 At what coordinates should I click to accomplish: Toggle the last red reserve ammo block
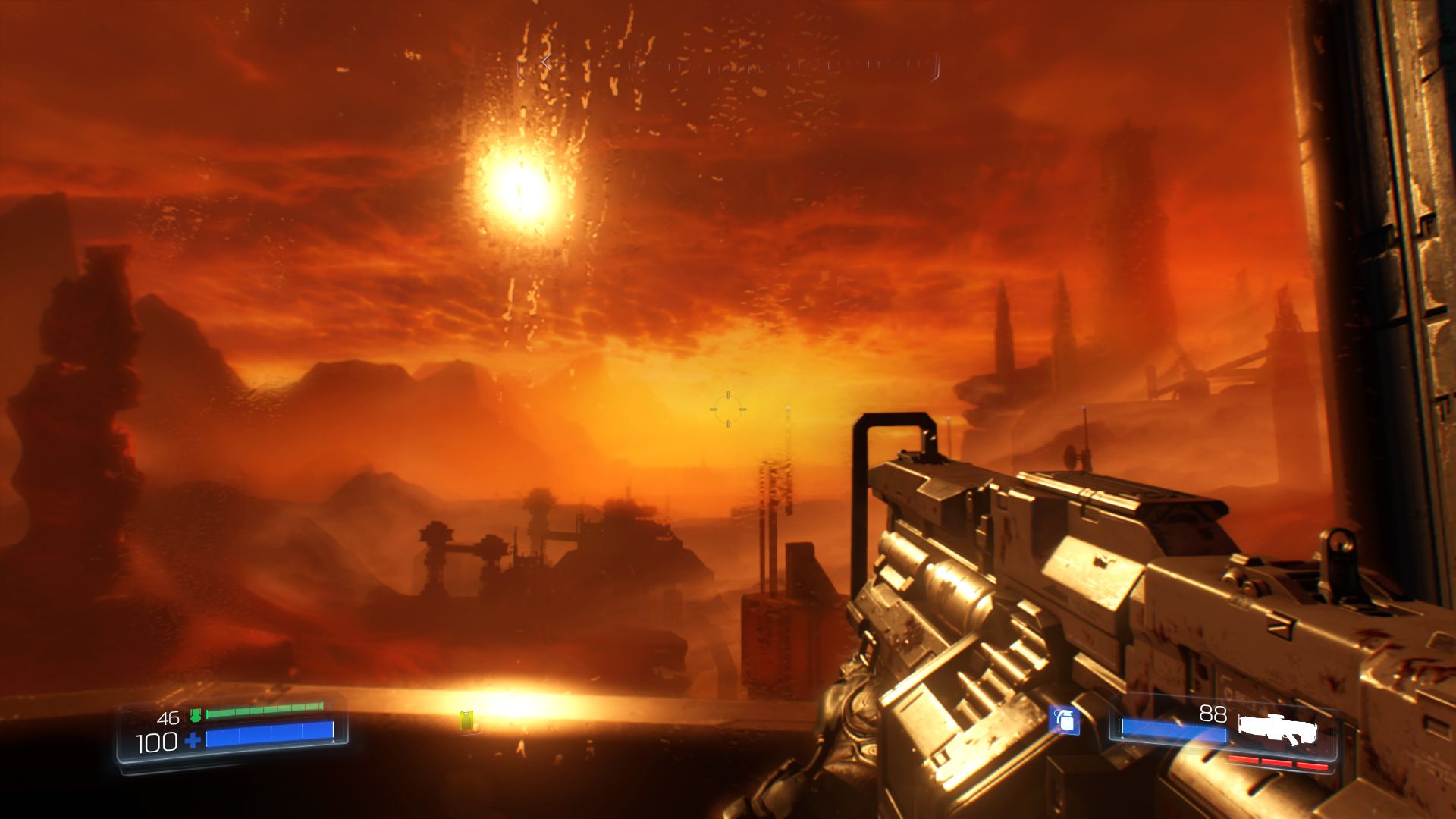click(1311, 765)
